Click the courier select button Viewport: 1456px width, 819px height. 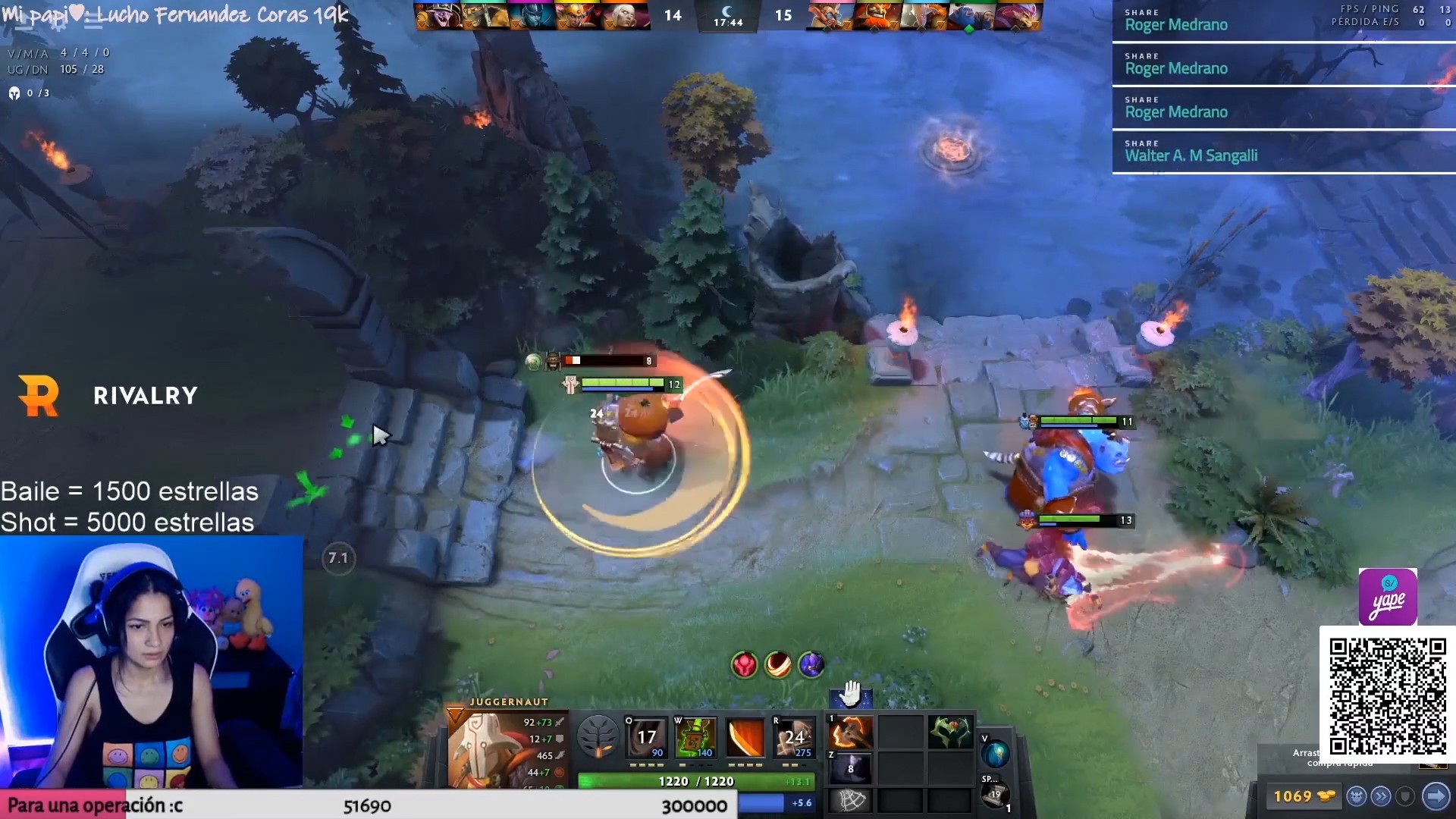(x=1357, y=796)
